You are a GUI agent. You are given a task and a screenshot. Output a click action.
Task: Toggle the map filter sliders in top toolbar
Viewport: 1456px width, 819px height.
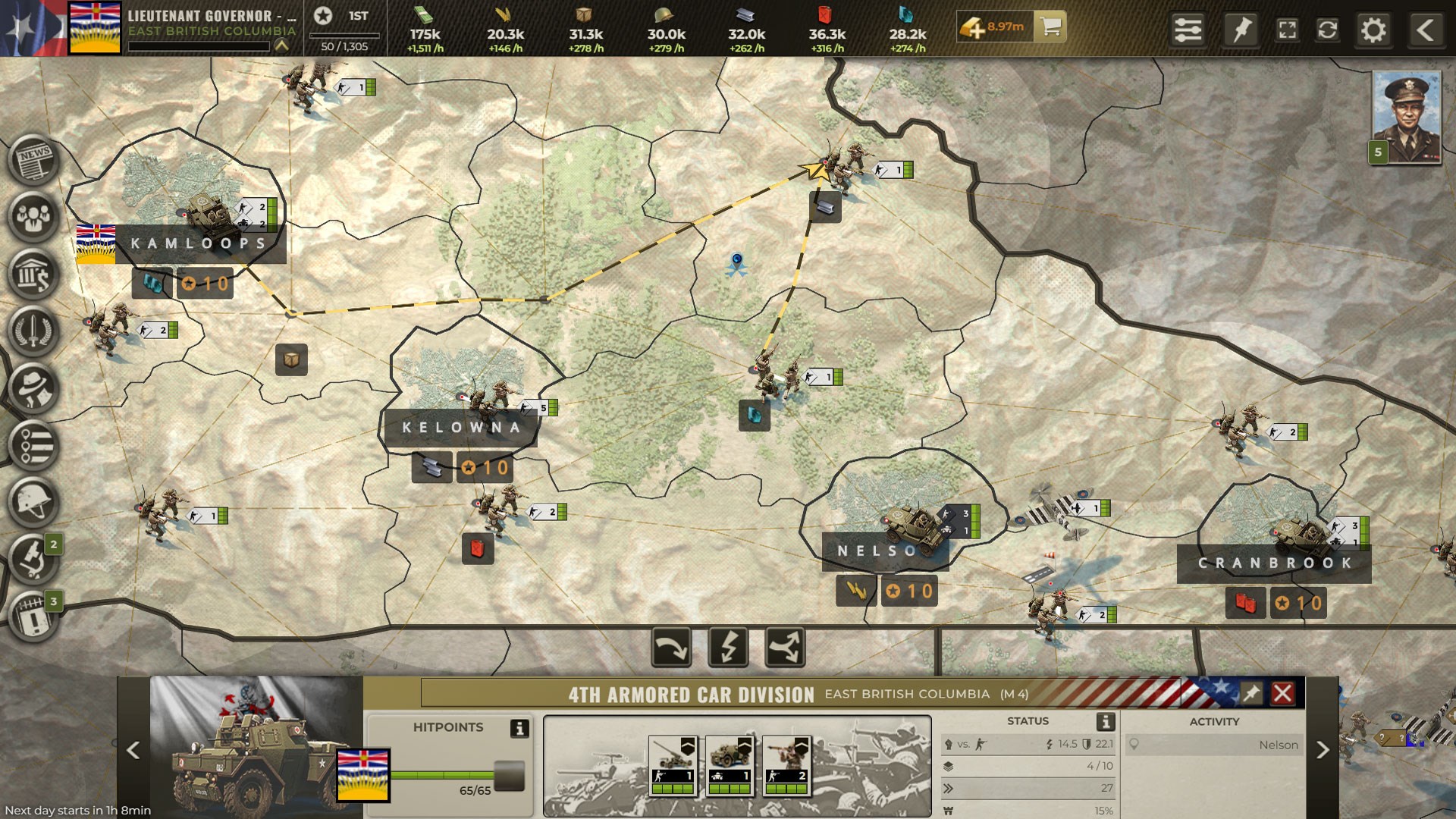[x=1188, y=31]
